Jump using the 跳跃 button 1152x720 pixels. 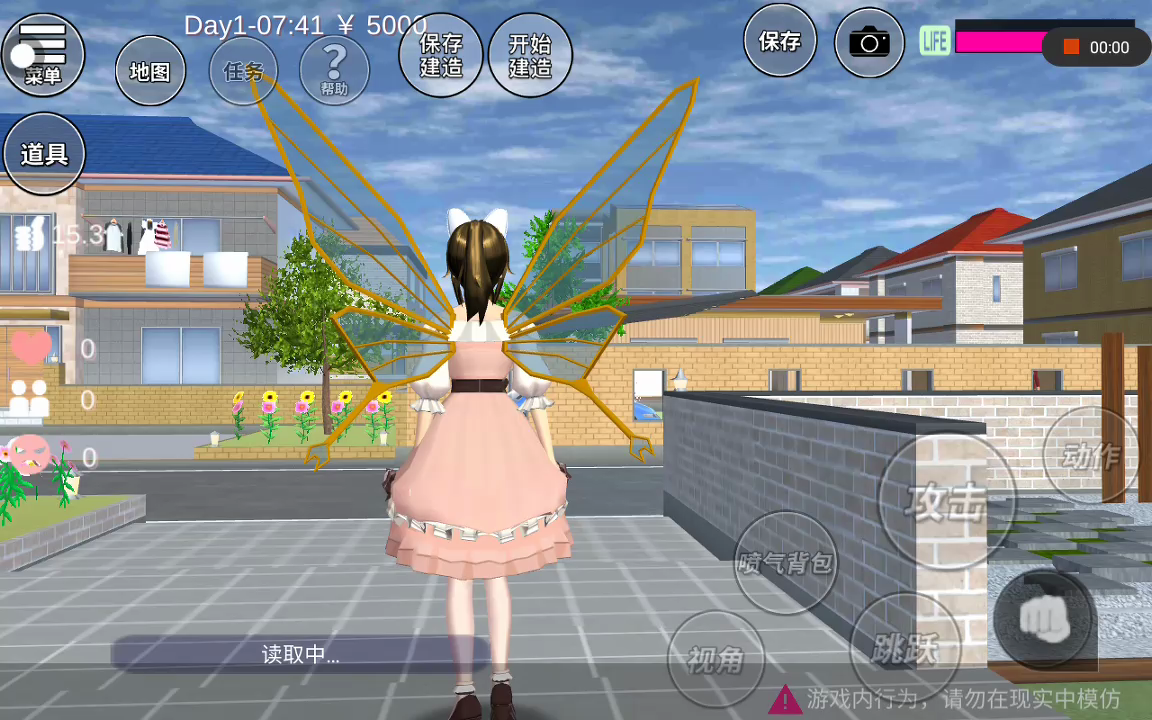coord(905,649)
